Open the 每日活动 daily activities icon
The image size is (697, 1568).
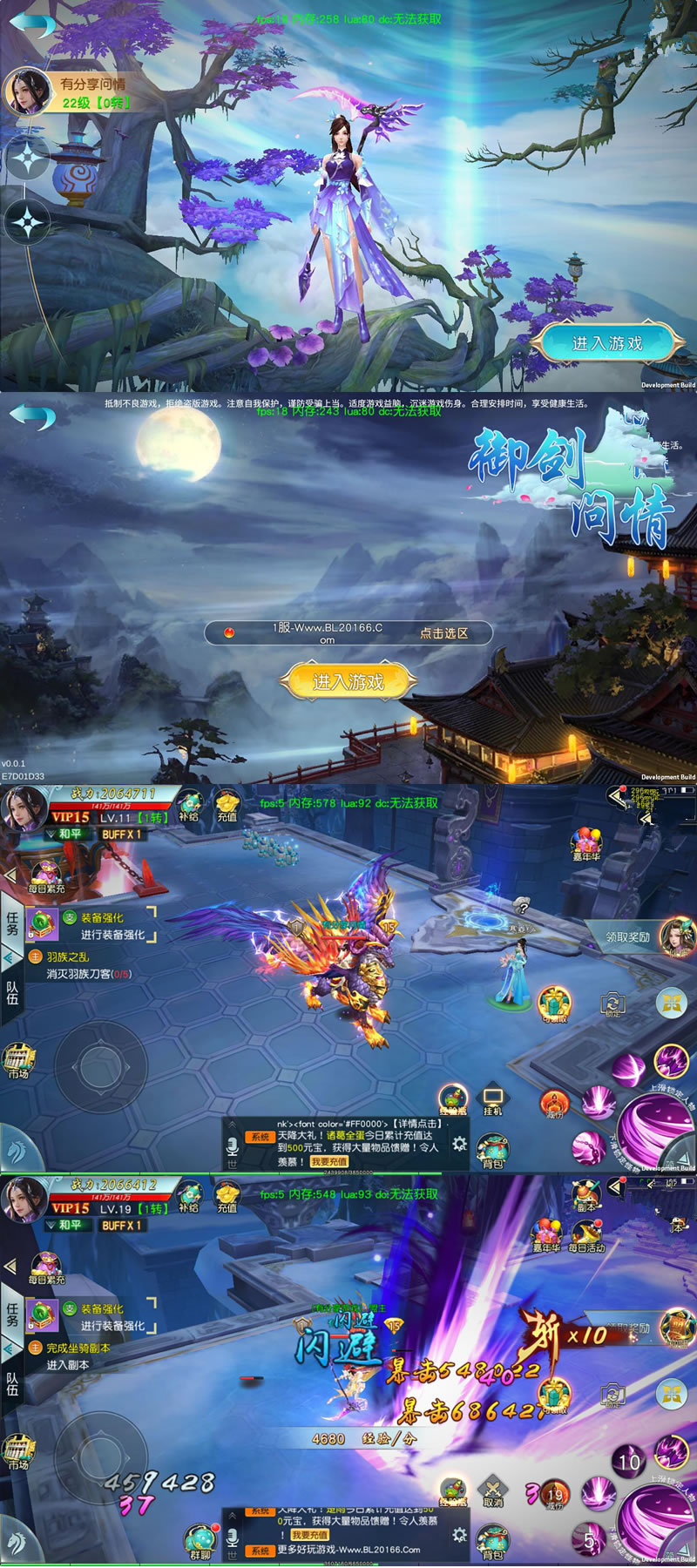tap(585, 1235)
